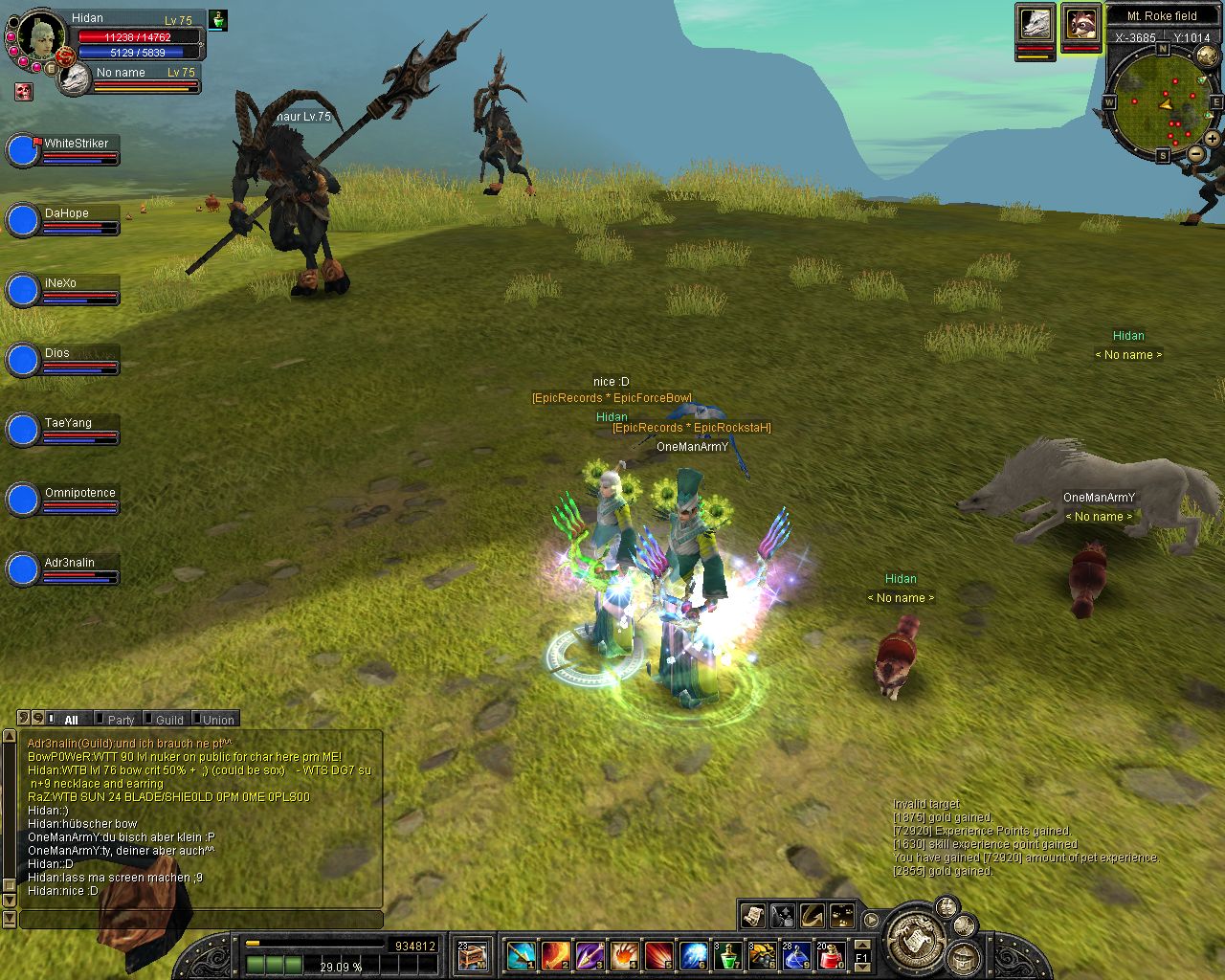
Task: Use the blue arrow skill in slot 1
Action: (522, 955)
